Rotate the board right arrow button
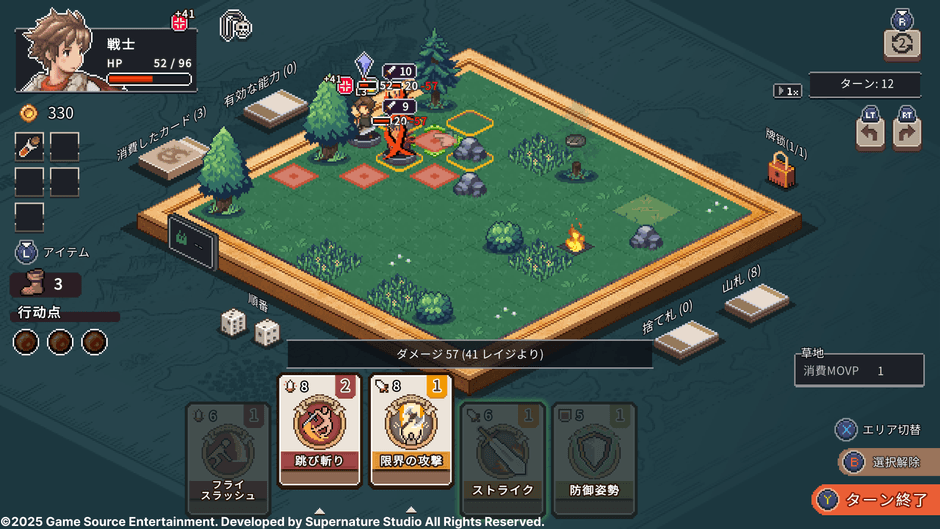Image resolution: width=940 pixels, height=529 pixels. coord(907,134)
